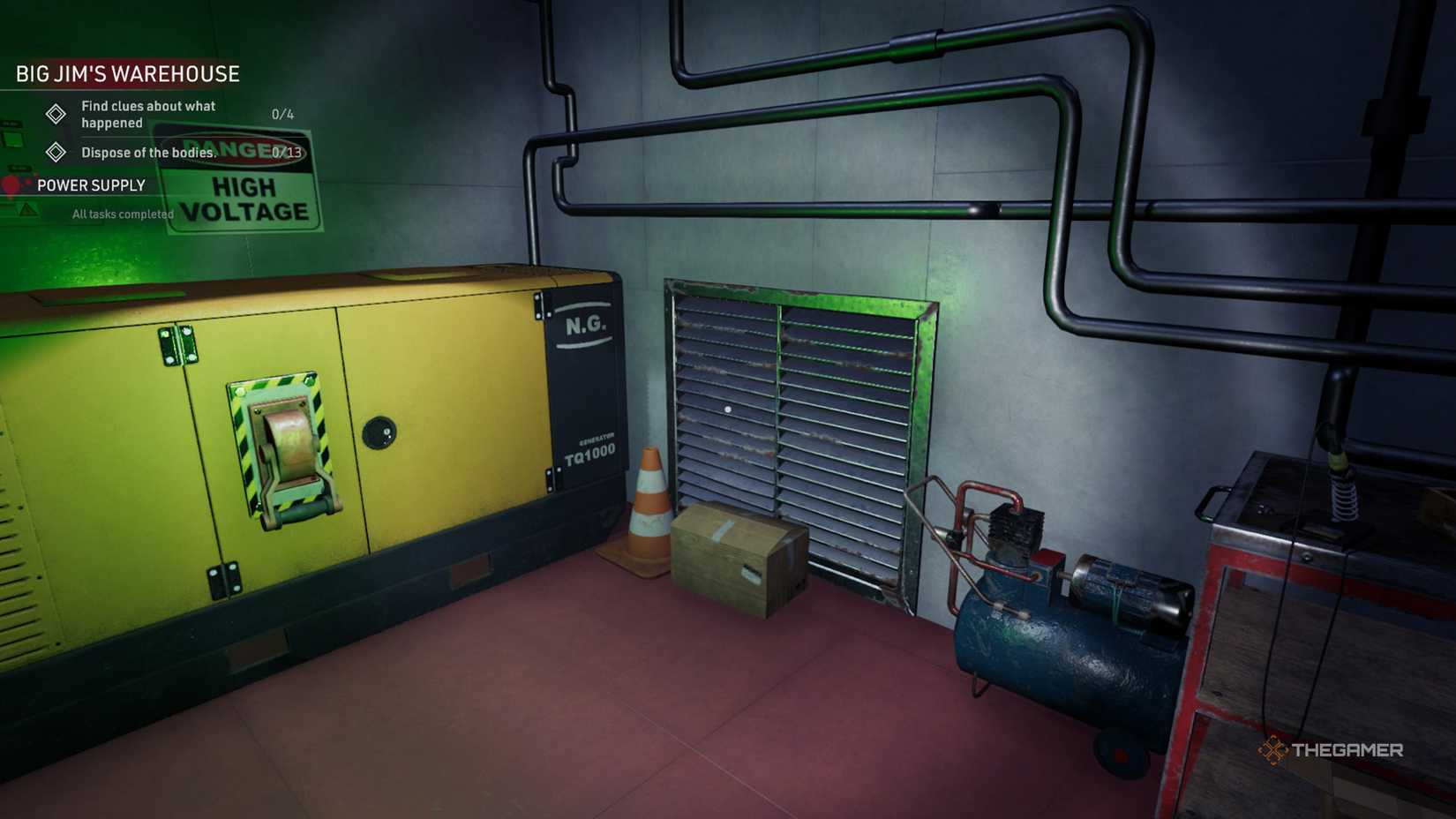Click the 'All tasks completed' text
1456x819 pixels.
pos(123,214)
